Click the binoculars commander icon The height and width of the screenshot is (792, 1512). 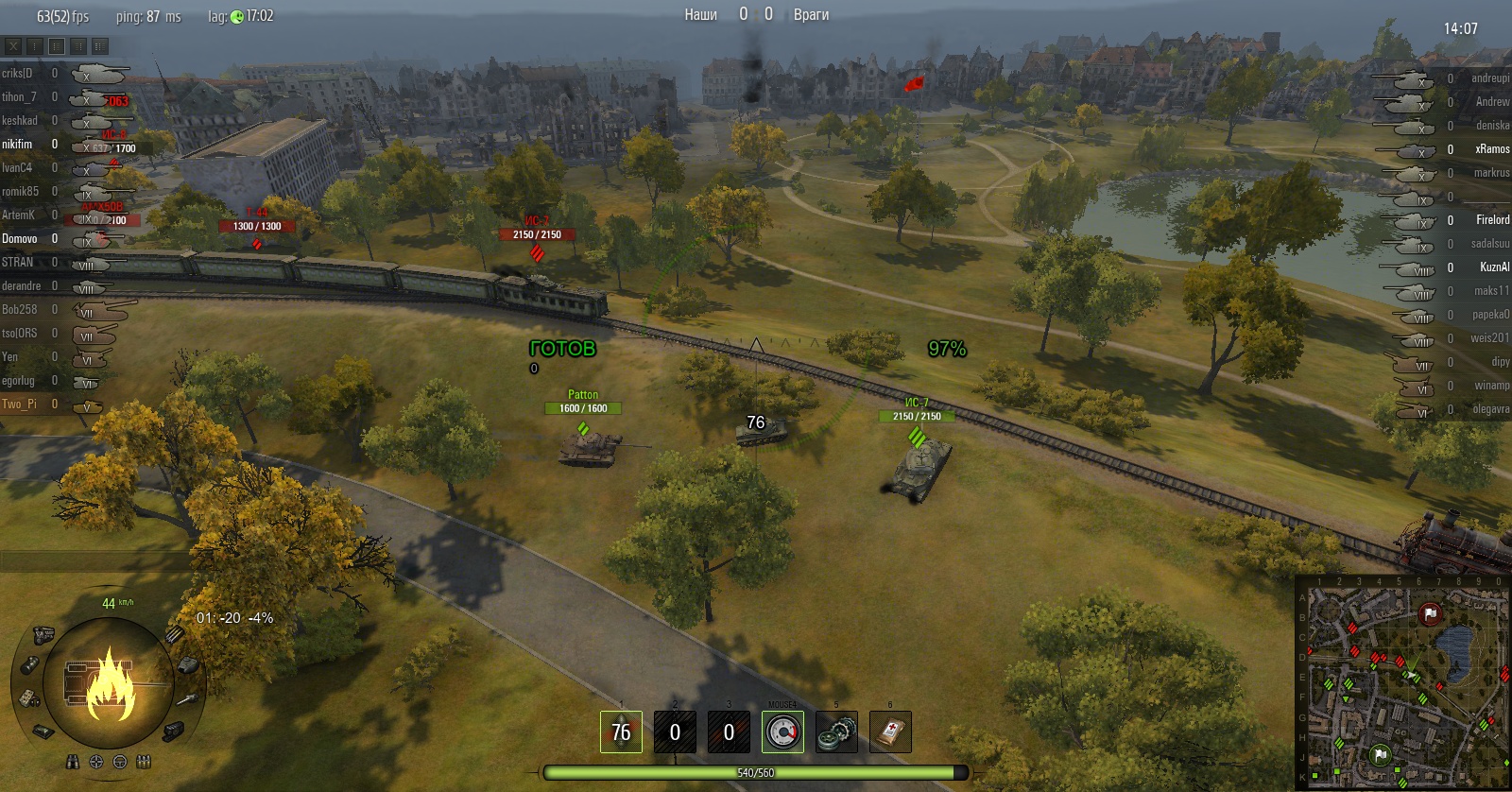point(73,762)
